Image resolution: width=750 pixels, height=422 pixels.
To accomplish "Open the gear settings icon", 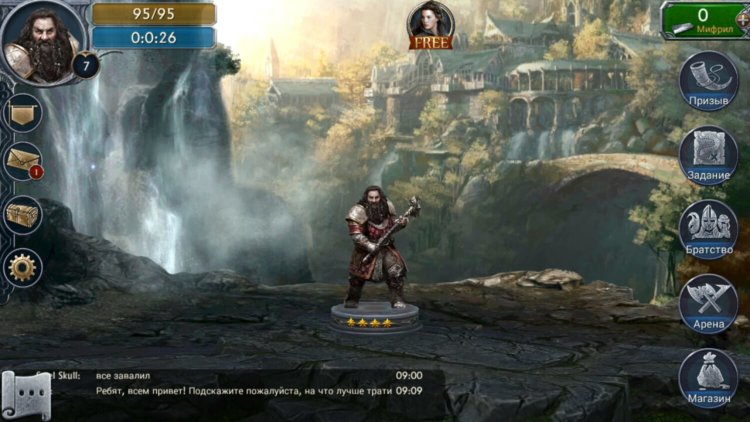I will point(22,267).
